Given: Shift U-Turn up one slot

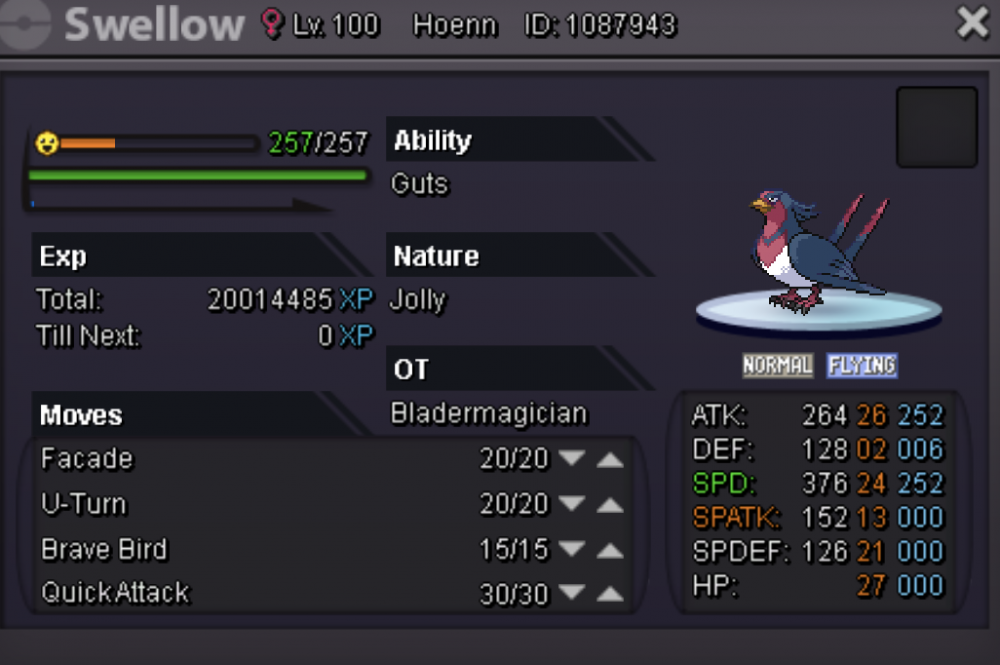Looking at the screenshot, I should [610, 504].
